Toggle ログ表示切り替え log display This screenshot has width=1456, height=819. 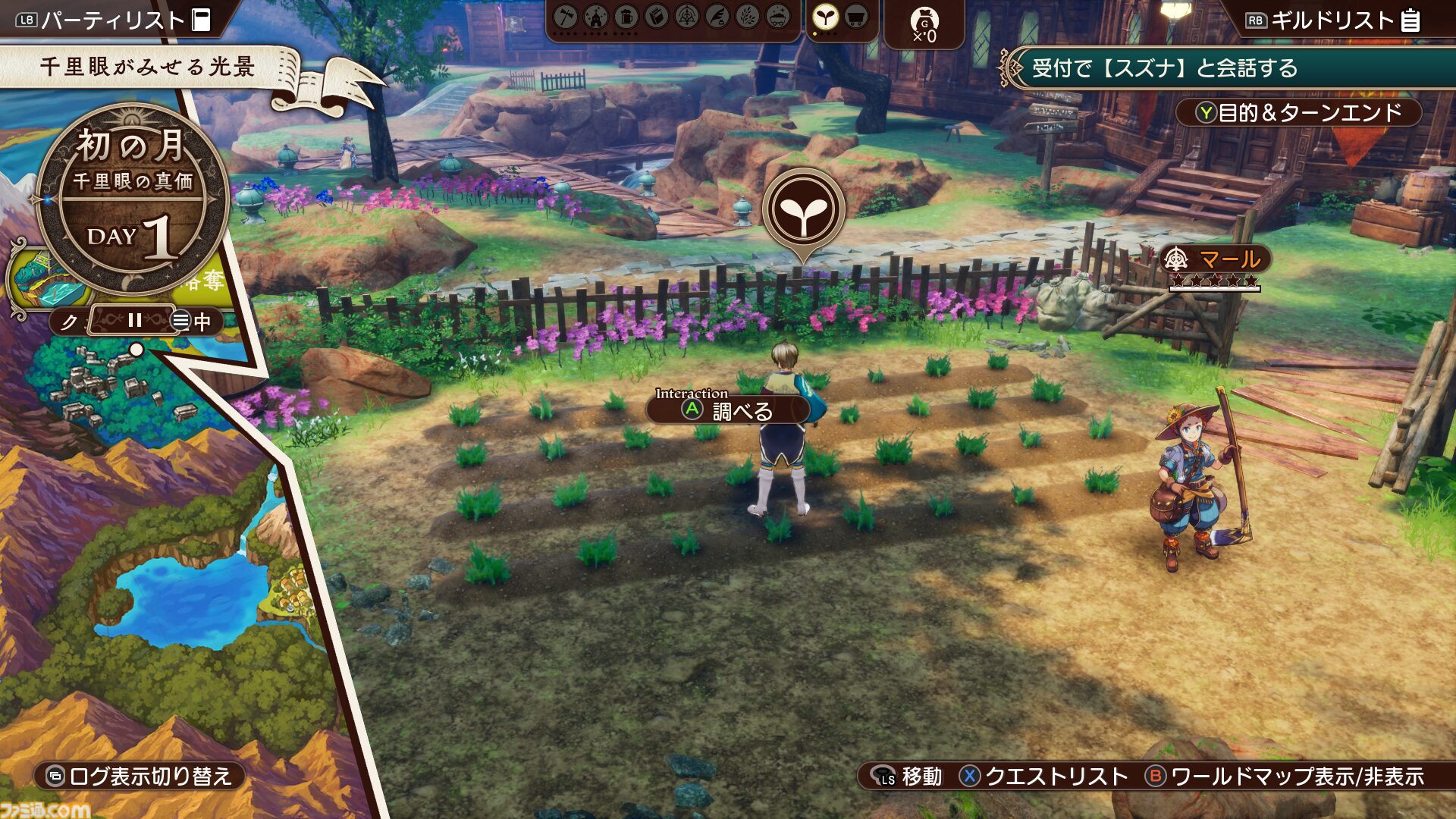[140, 776]
